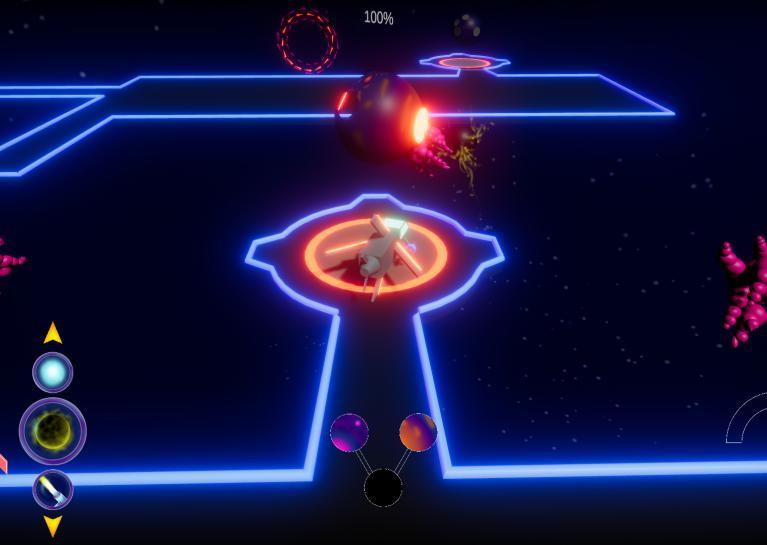Select the missile rocket weapon slot
767x545 pixels.
[53, 490]
